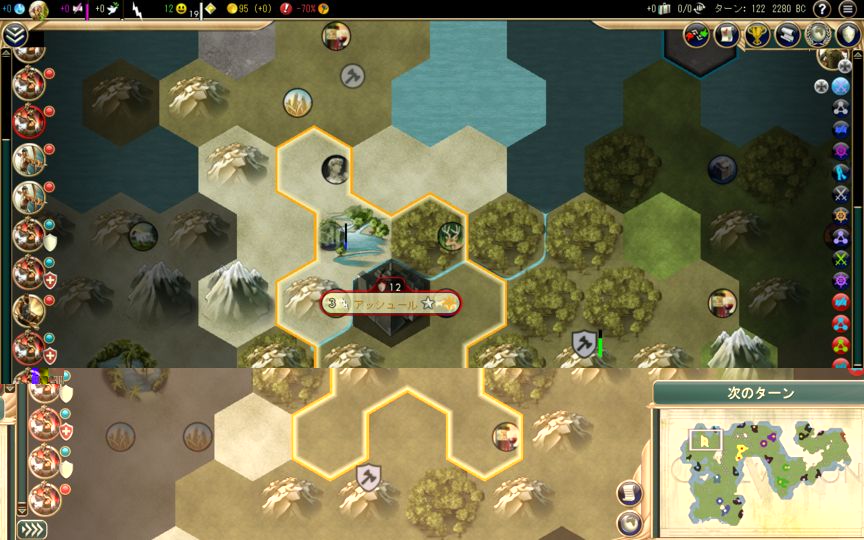The height and width of the screenshot is (540, 864).
Task: Click the triple arrow button below unit list
Action: click(32, 529)
